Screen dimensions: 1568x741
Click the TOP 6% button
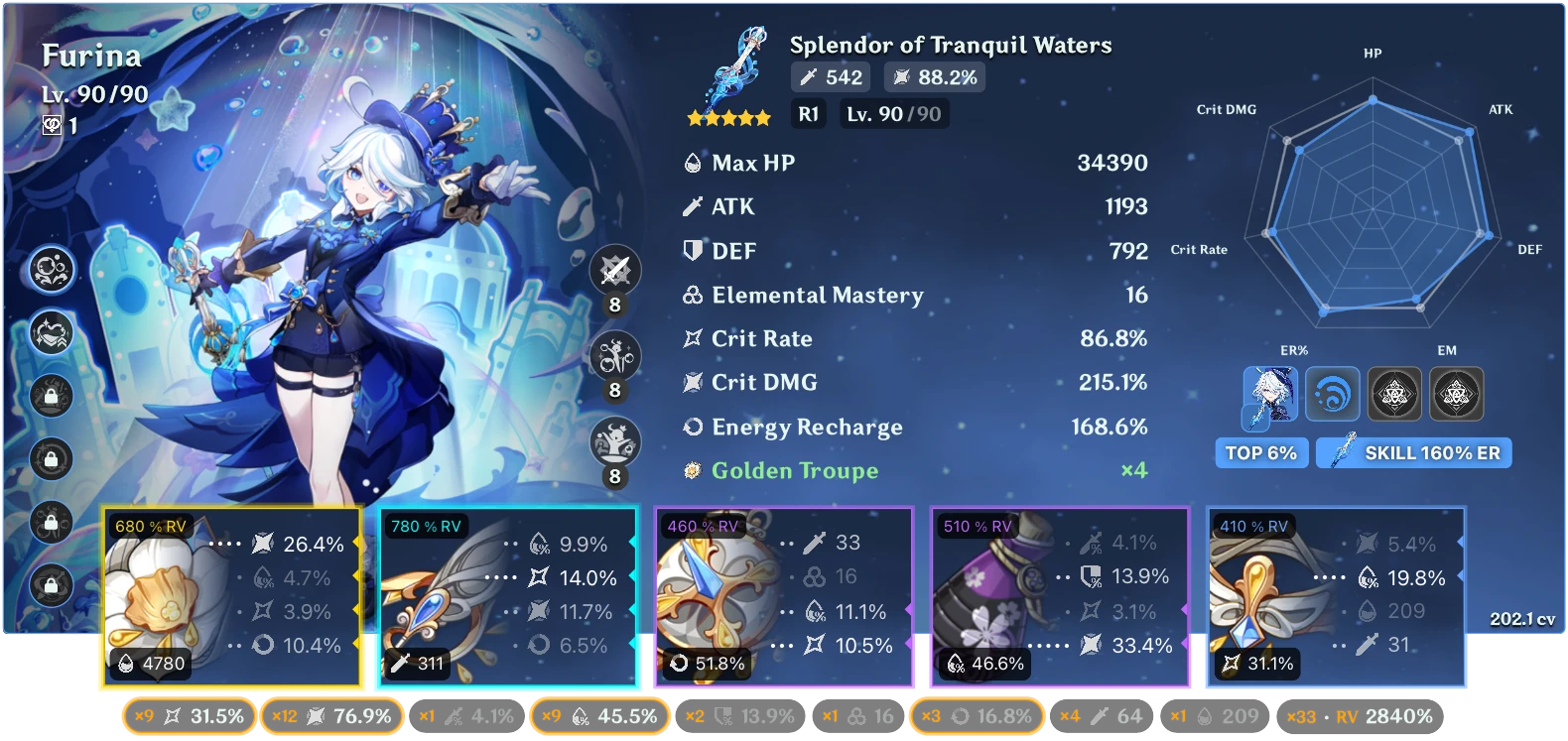(1261, 452)
